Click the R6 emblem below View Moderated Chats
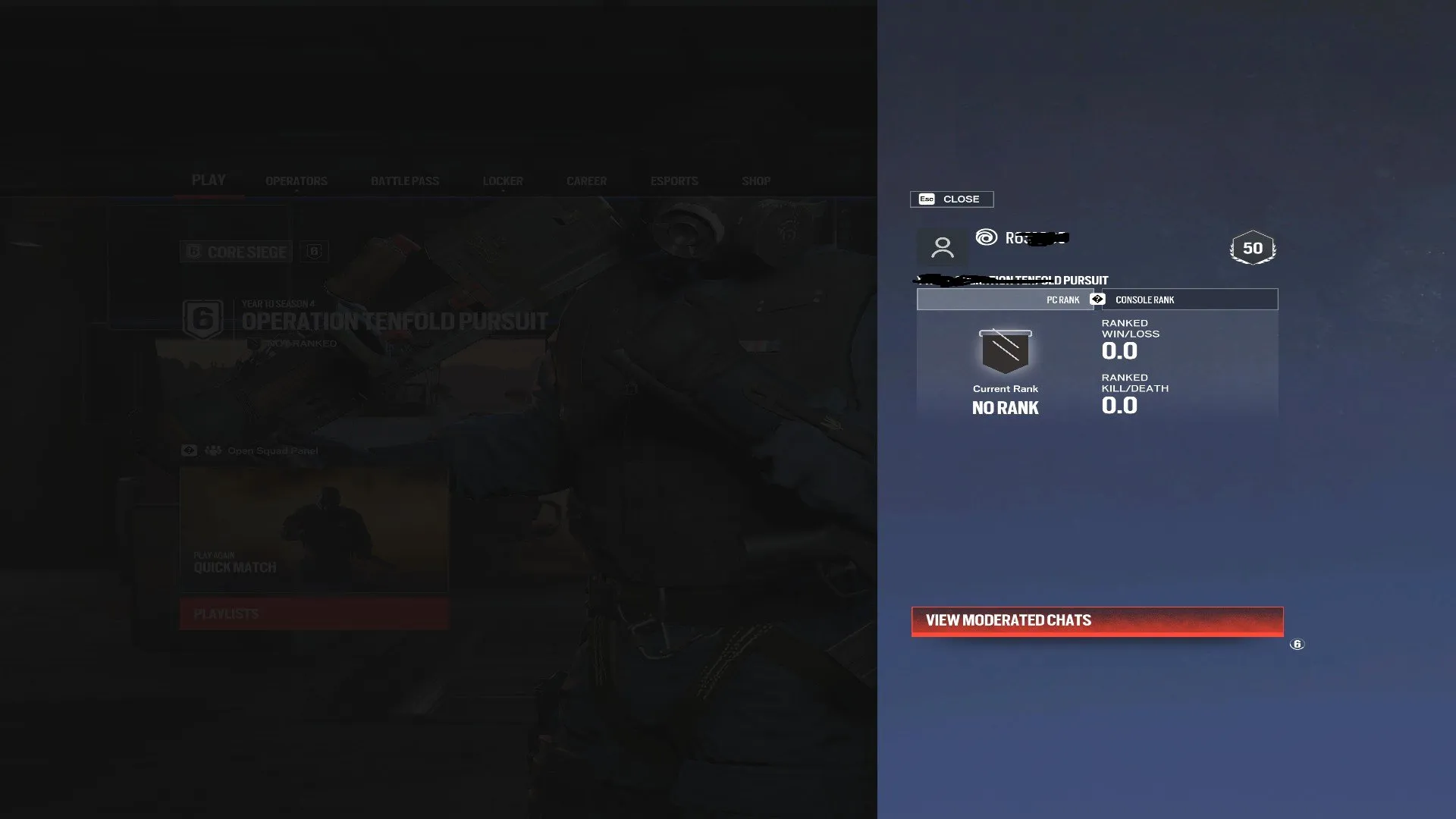The height and width of the screenshot is (819, 1456). pos(1296,644)
